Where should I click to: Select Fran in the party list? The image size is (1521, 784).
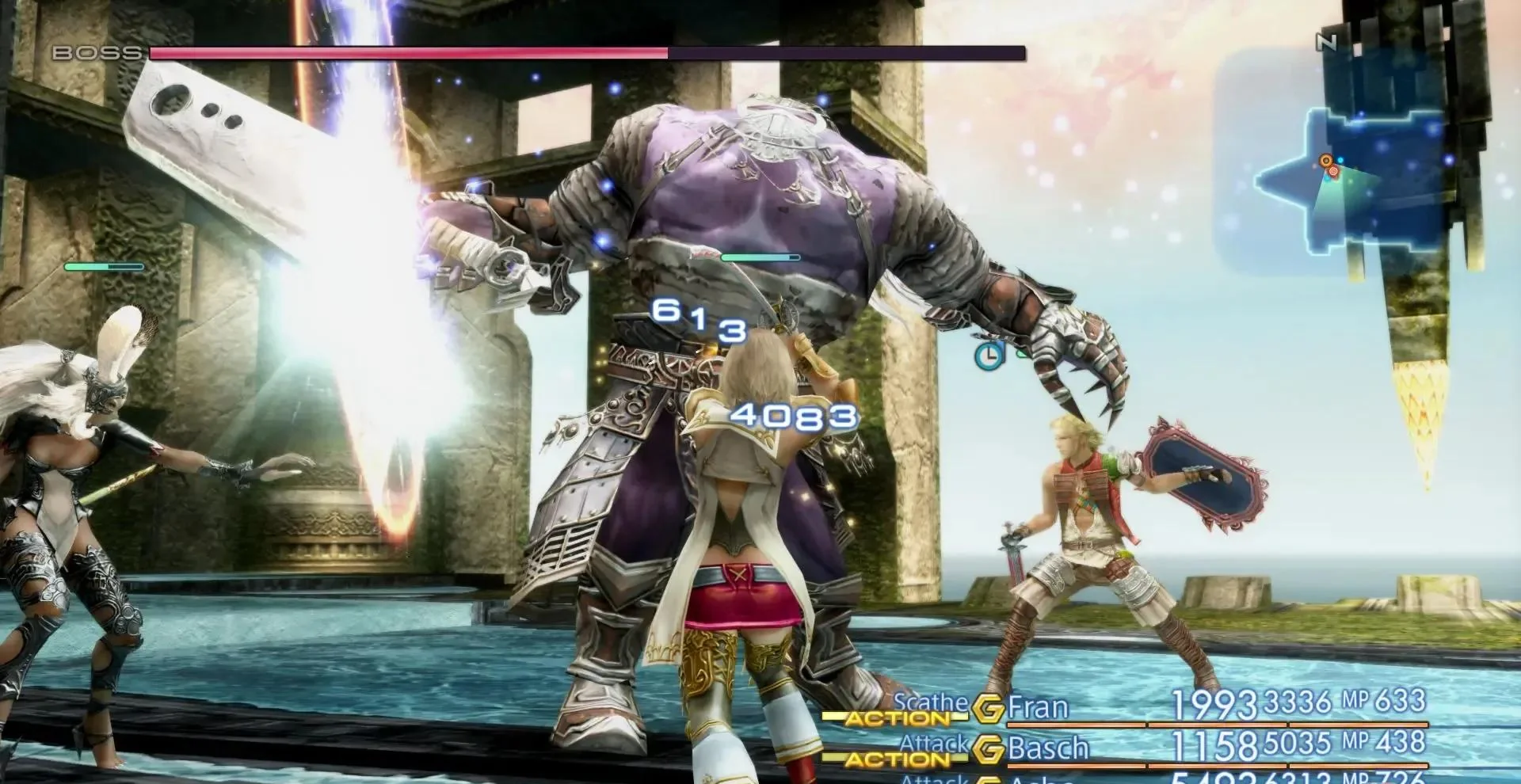1038,706
